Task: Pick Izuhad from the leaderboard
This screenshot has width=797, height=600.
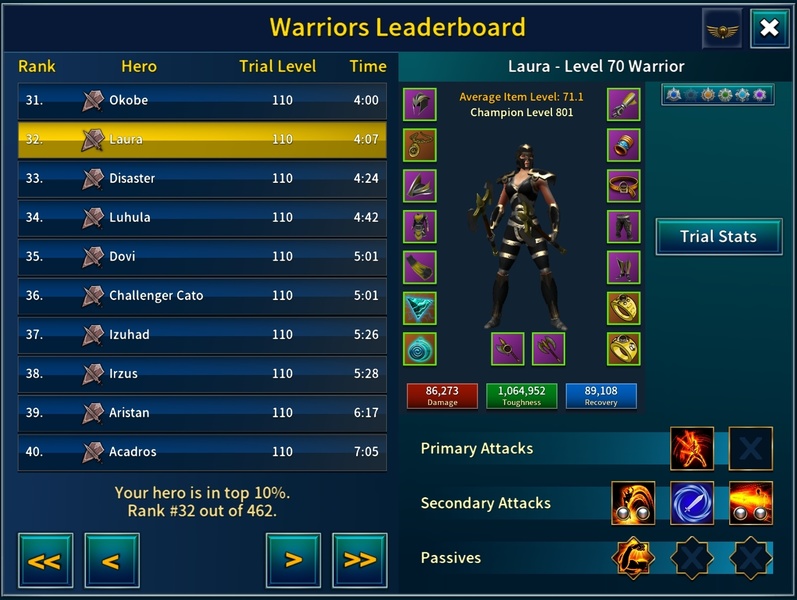Action: [x=202, y=334]
